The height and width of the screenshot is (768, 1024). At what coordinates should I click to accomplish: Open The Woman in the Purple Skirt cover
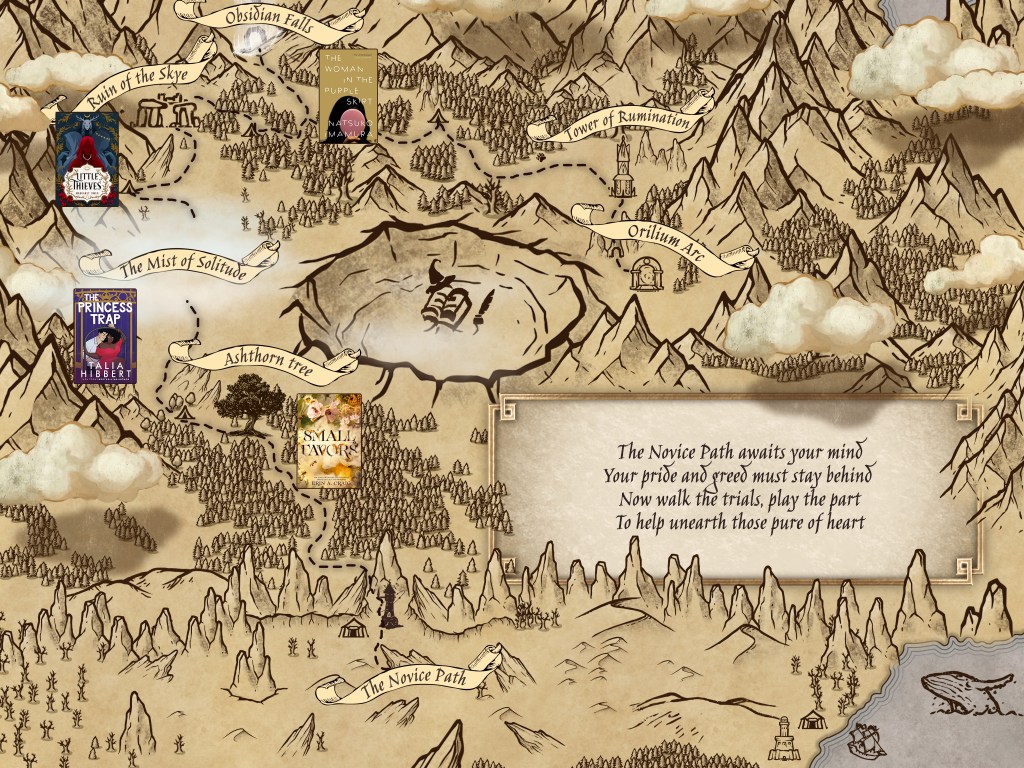click(348, 96)
